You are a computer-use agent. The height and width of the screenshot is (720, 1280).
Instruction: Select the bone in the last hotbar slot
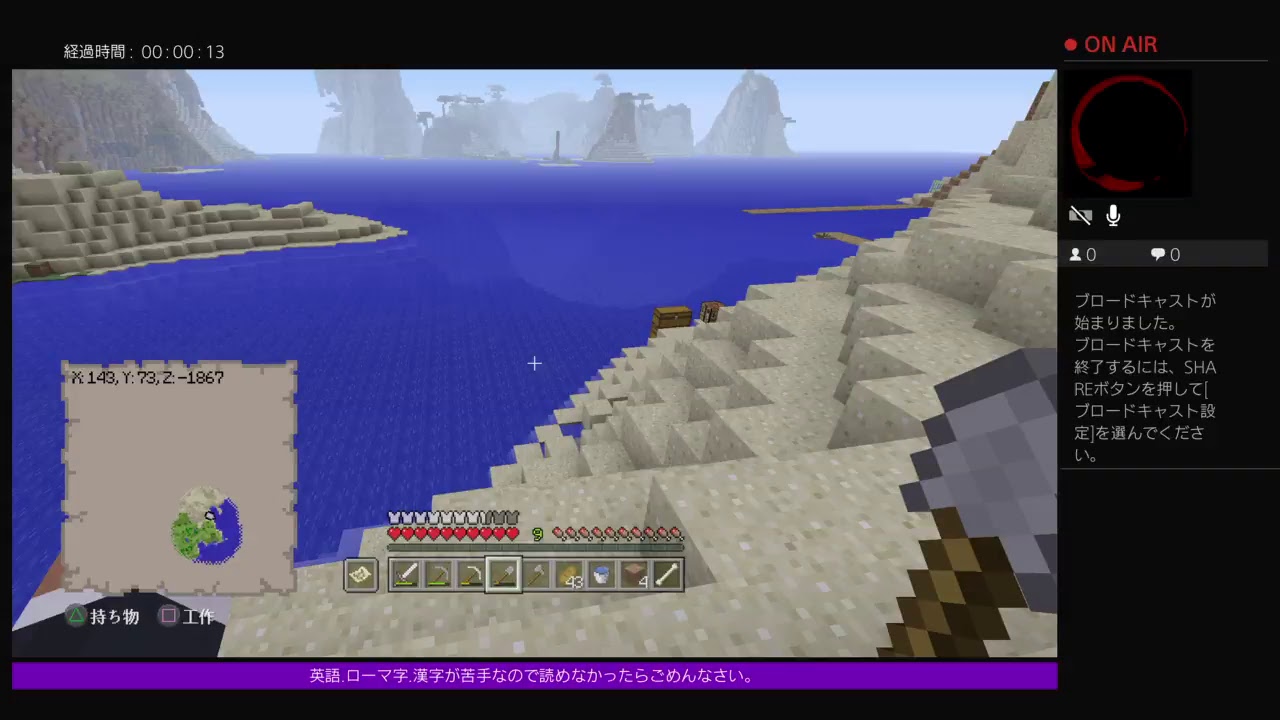click(667, 574)
